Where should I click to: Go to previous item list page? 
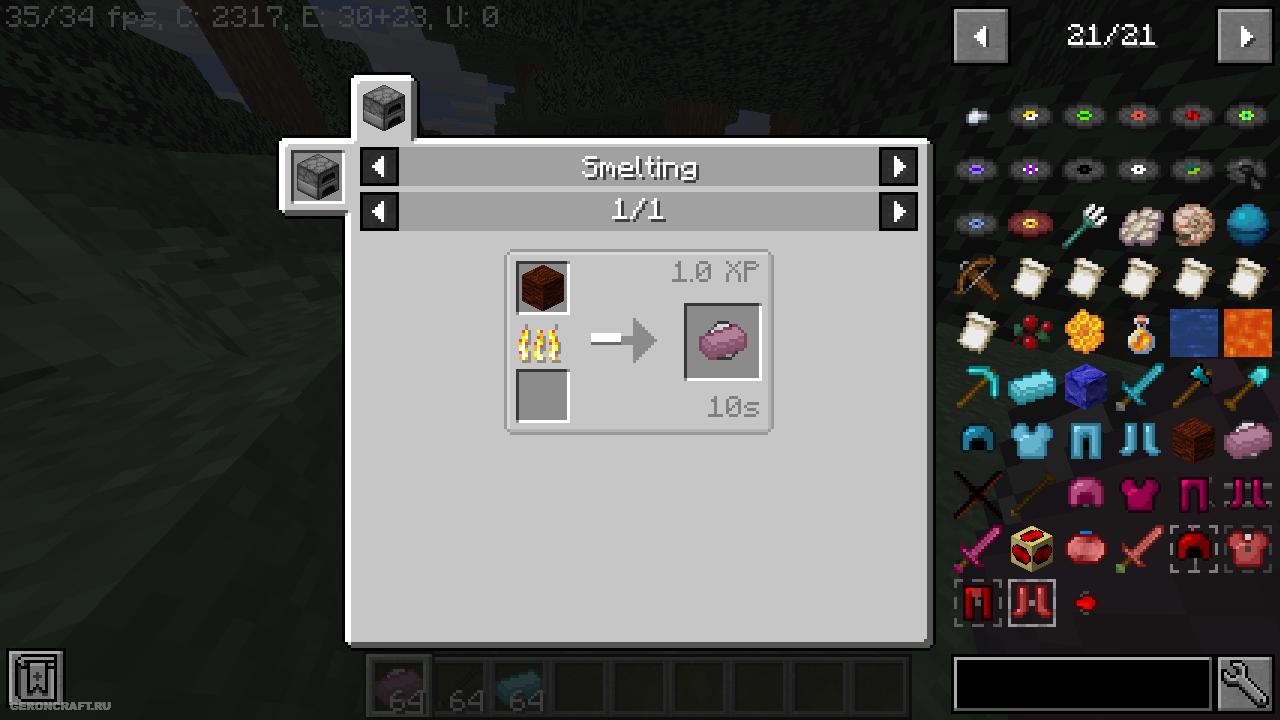coord(980,37)
